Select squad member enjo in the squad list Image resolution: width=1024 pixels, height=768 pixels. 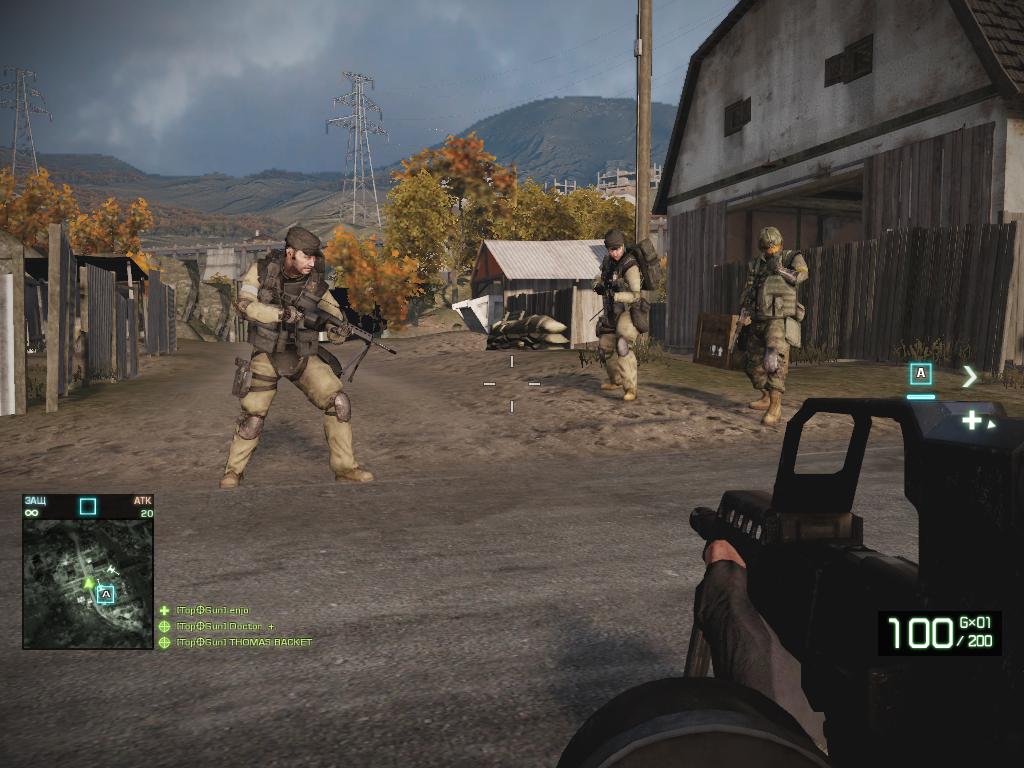click(x=212, y=610)
